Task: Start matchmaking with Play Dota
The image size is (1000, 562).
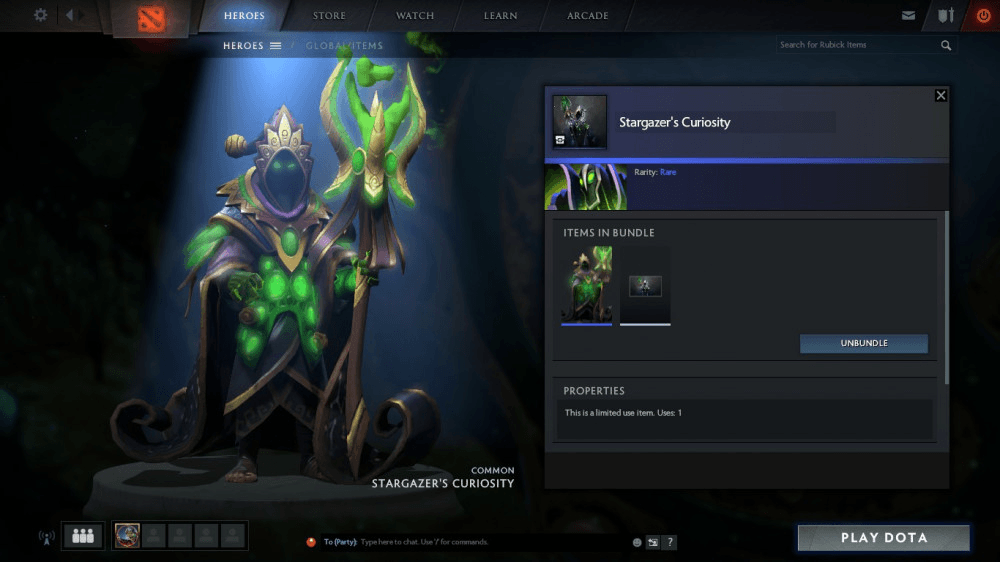Action: (883, 538)
